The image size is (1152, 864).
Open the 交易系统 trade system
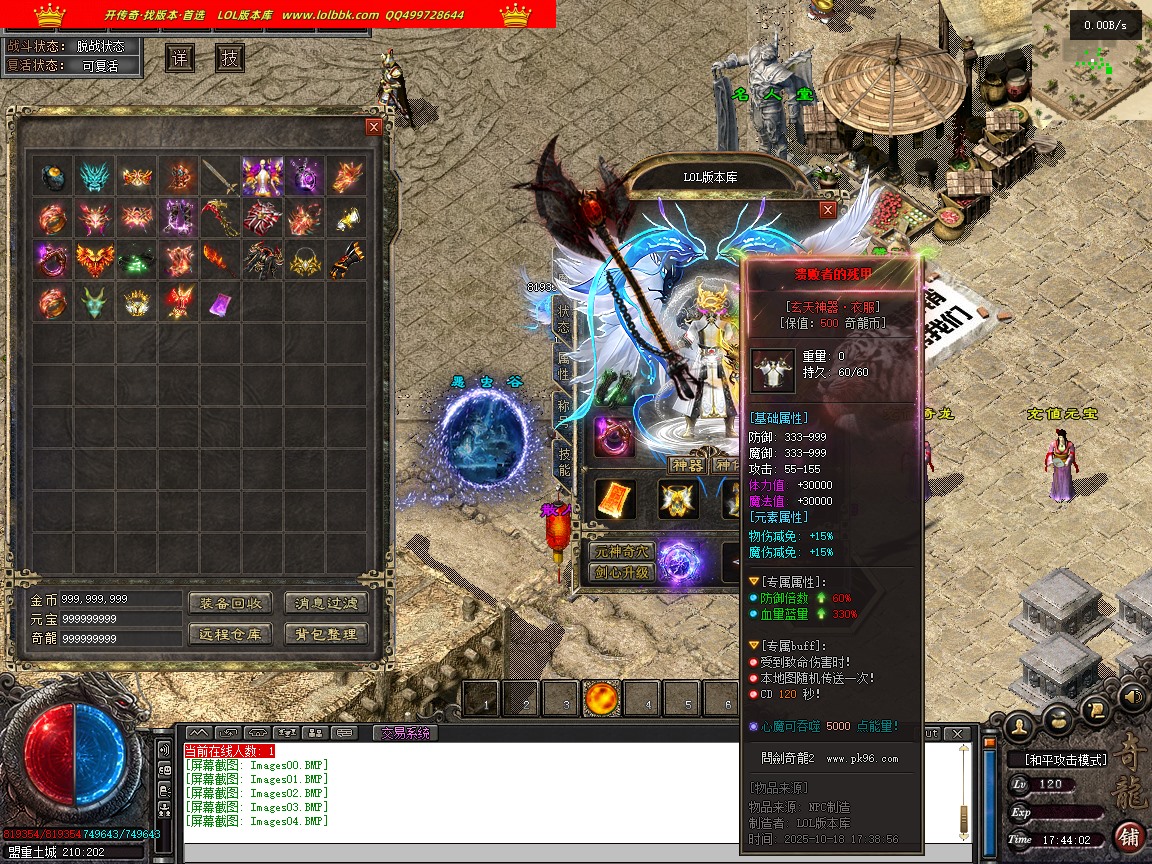point(405,733)
